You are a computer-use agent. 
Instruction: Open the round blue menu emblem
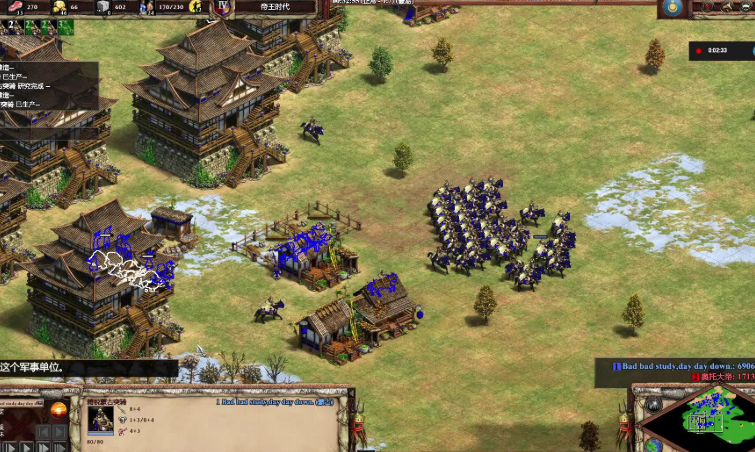673,8
